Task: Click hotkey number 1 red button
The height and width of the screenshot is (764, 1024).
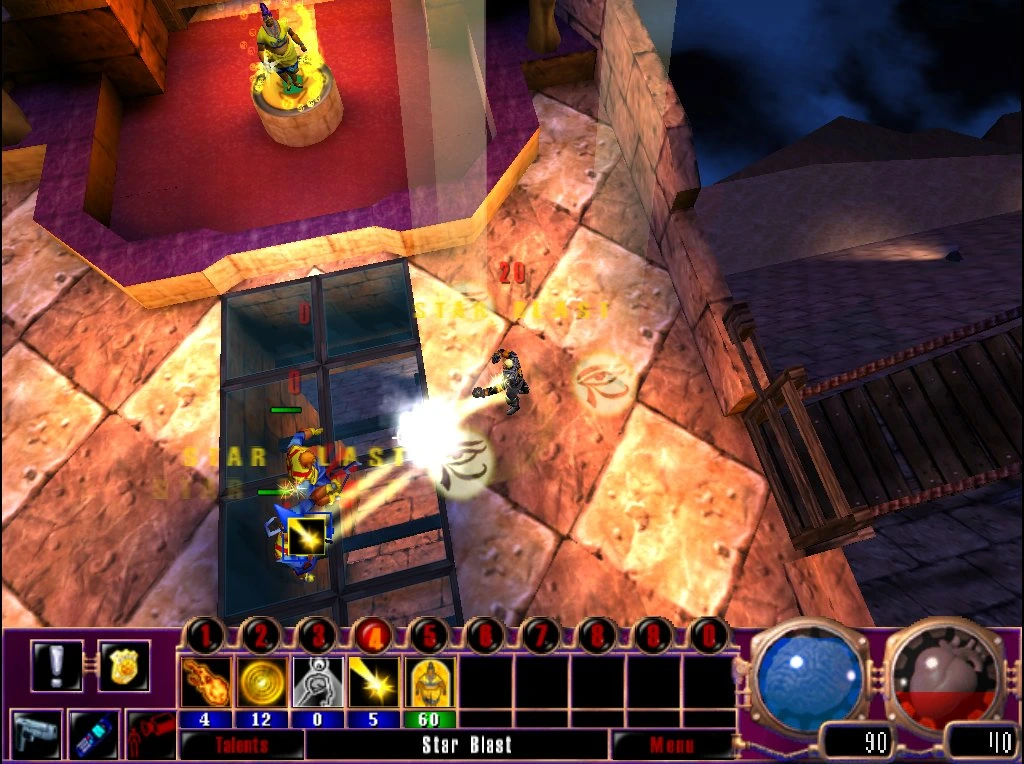Action: (206, 634)
